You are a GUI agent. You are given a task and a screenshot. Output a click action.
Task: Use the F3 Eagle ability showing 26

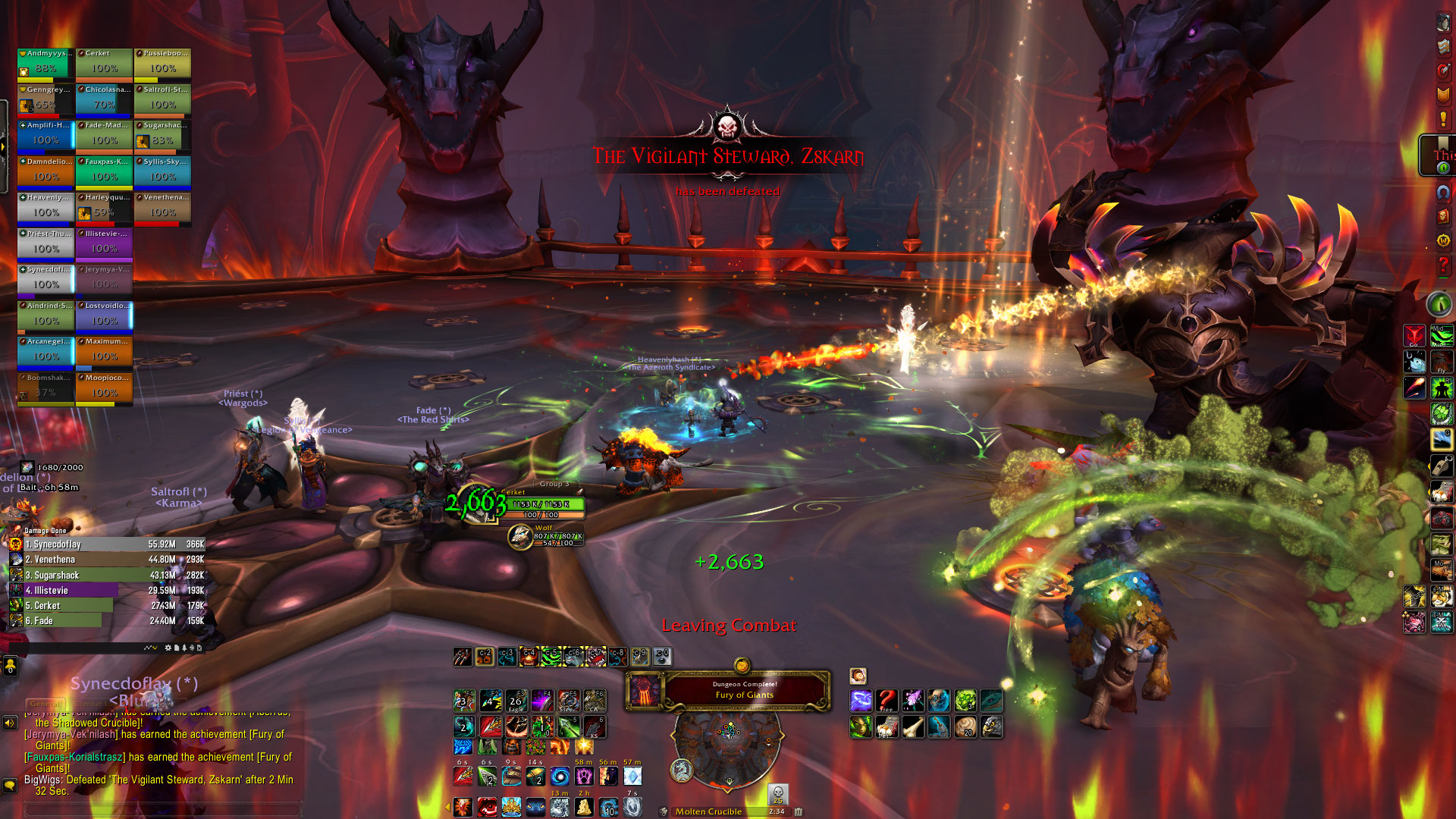click(516, 701)
